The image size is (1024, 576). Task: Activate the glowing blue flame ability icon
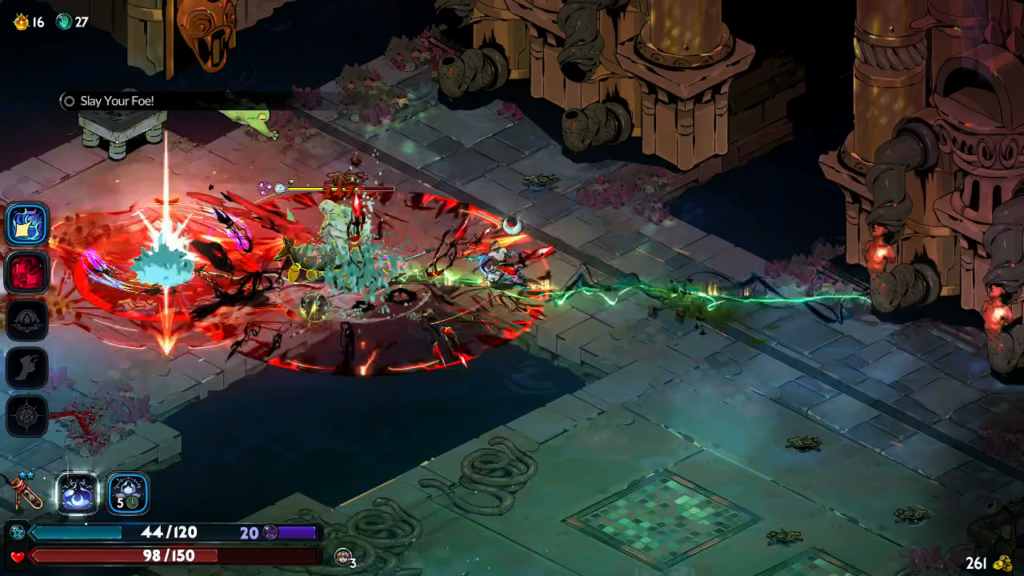78,493
